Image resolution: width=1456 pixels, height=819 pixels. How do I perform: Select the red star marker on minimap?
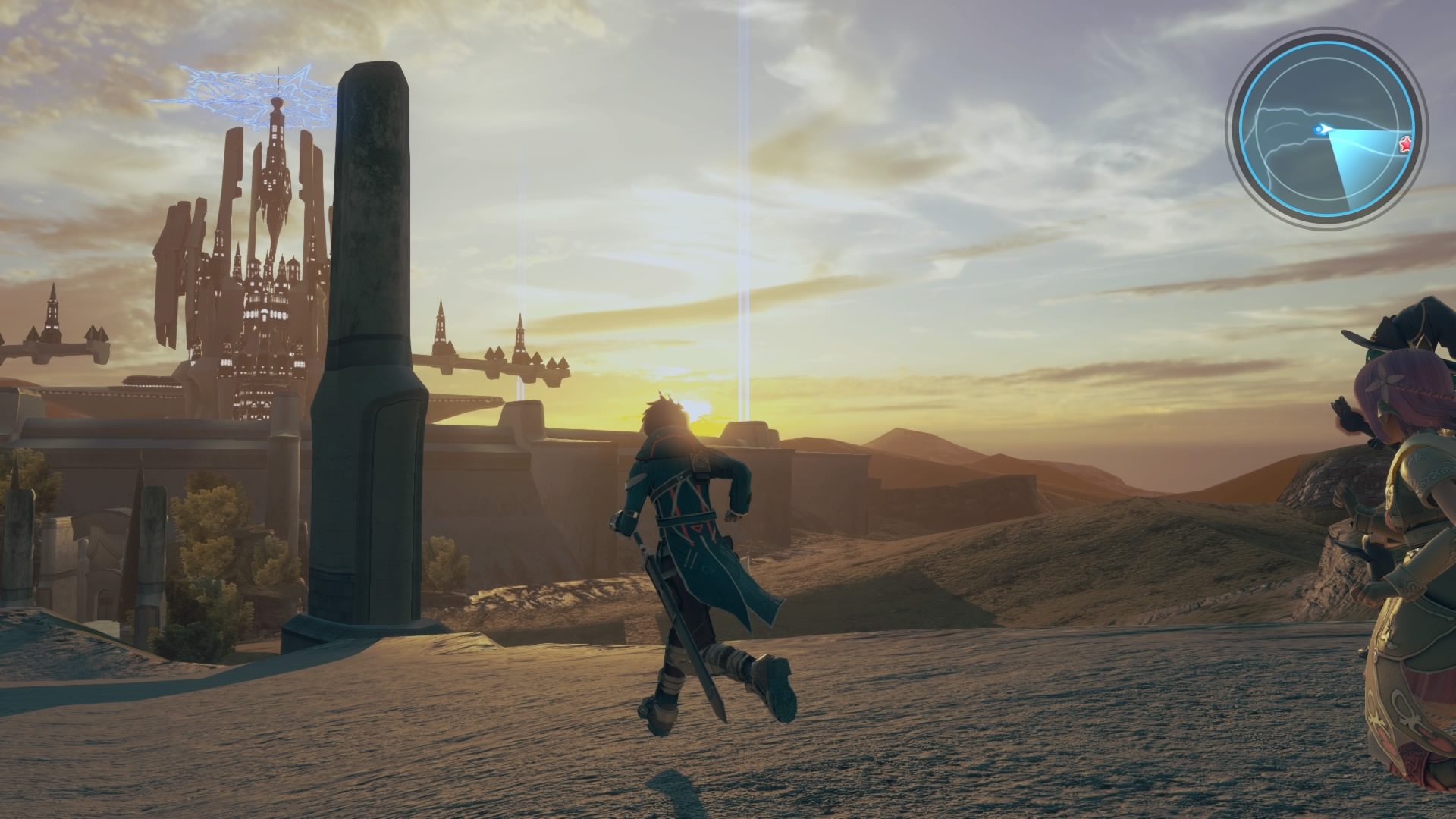(x=1405, y=143)
